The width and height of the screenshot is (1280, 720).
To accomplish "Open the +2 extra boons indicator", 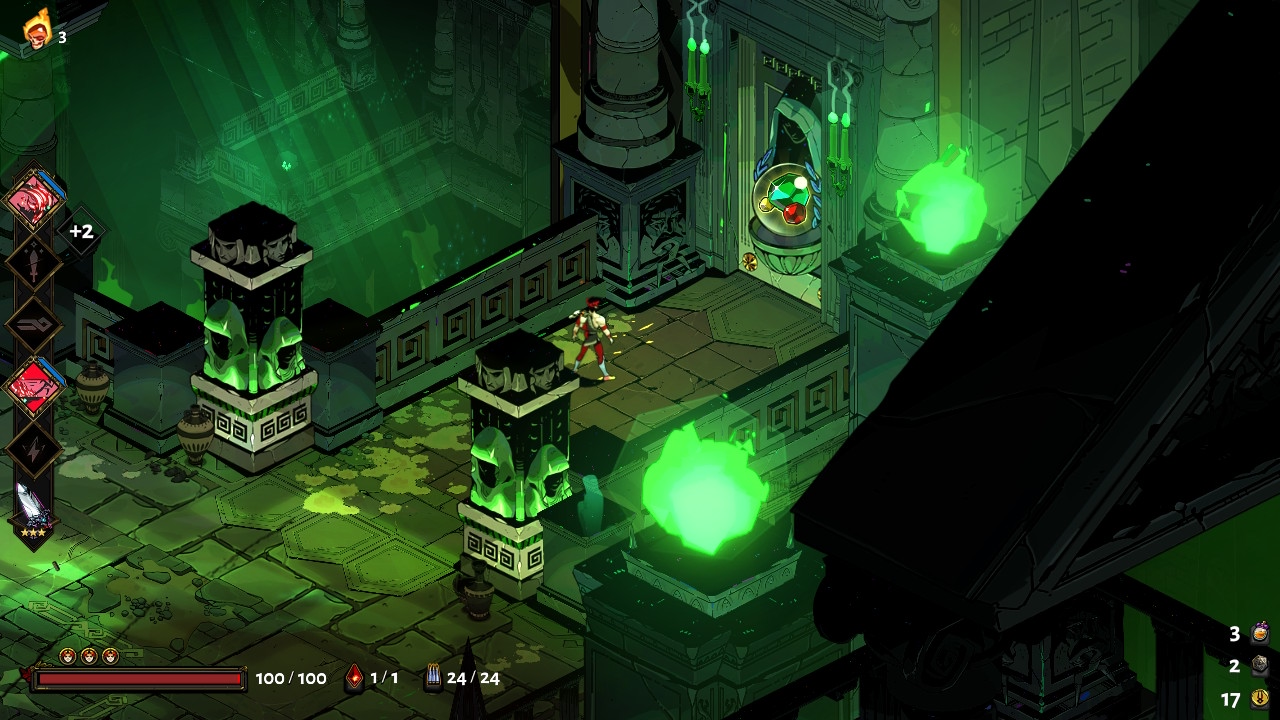I will pyautogui.click(x=81, y=232).
